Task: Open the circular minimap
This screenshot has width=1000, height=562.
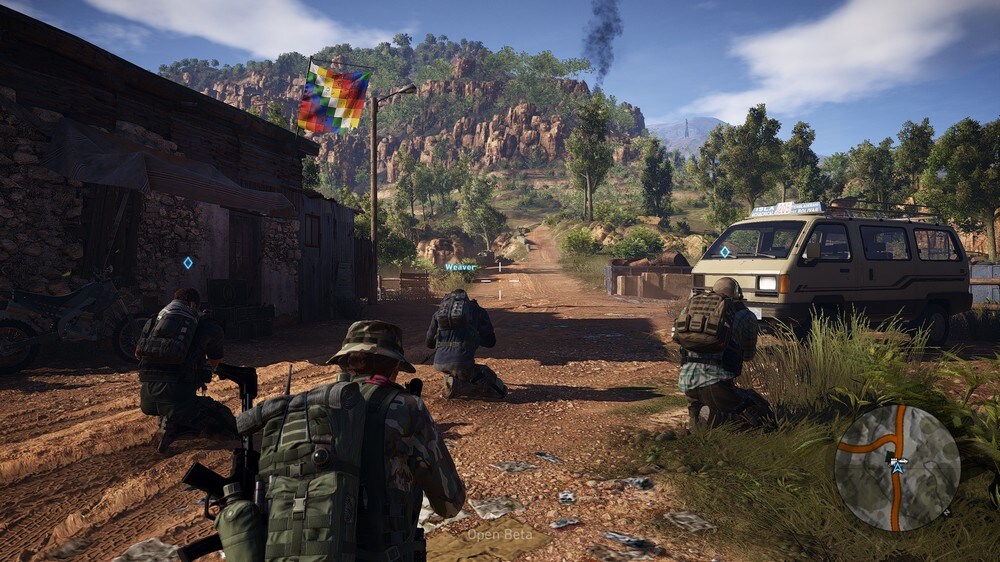Action: point(897,467)
